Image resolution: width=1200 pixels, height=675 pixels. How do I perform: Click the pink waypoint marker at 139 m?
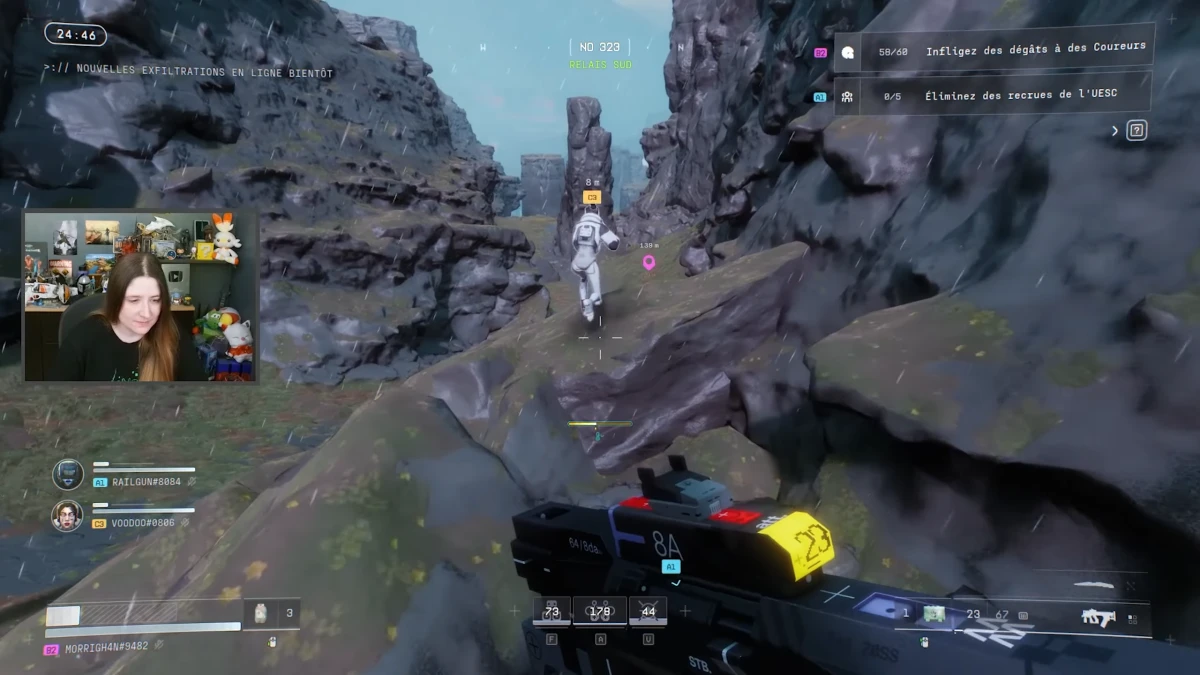(x=648, y=262)
